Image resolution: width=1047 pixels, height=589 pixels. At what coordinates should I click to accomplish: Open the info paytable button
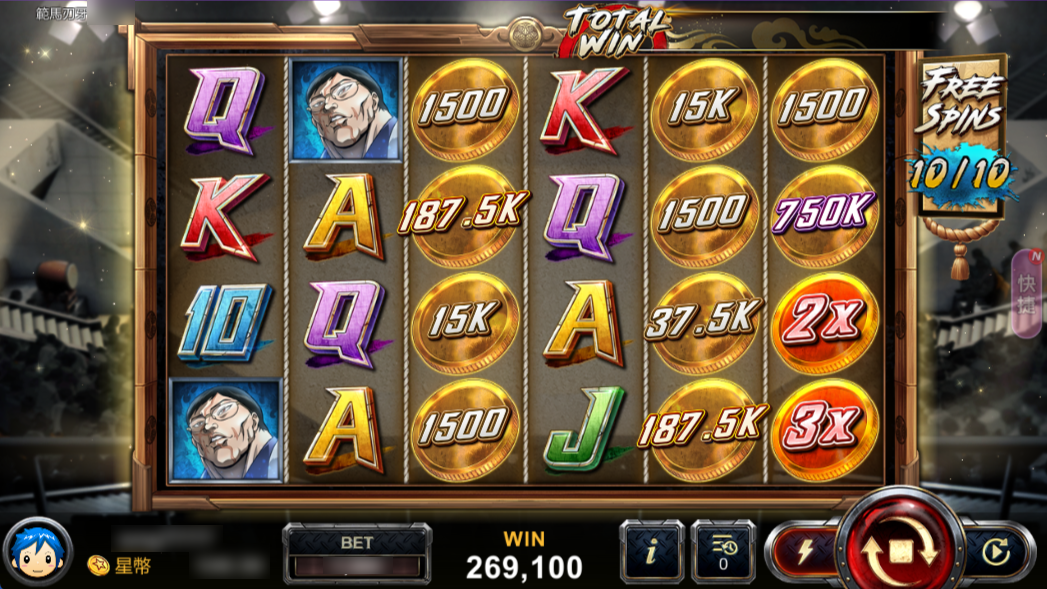click(x=651, y=552)
